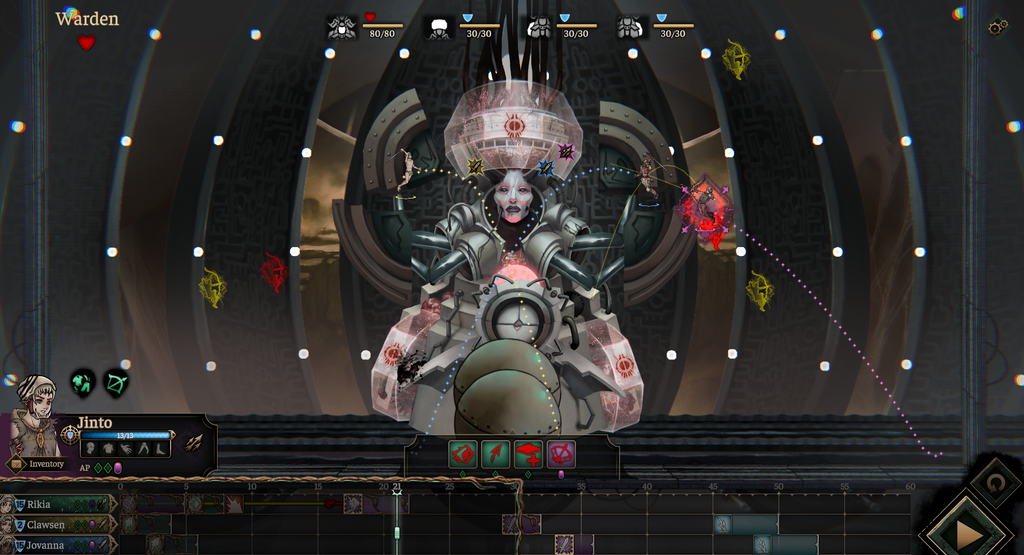
Task: Click the play triangle button to execute turn
Action: (968, 534)
